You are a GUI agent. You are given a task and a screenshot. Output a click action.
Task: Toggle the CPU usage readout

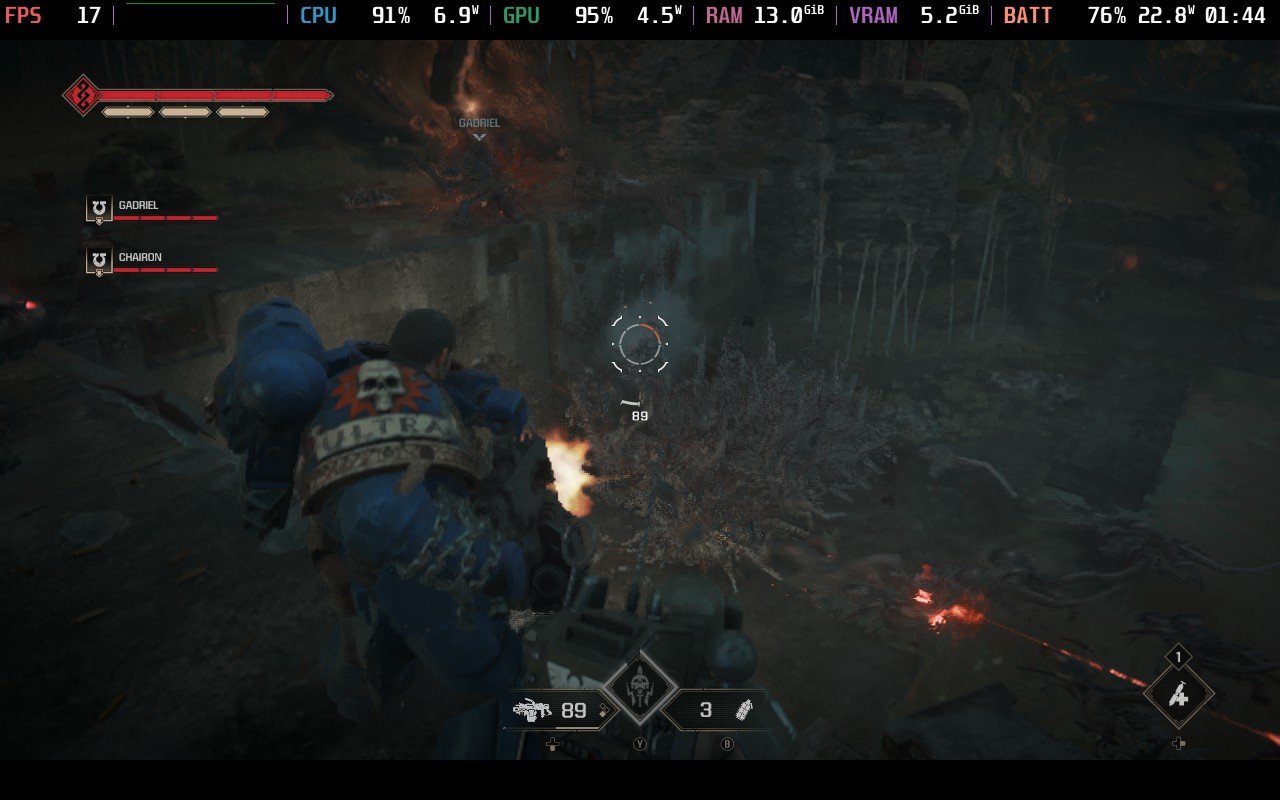coord(318,15)
